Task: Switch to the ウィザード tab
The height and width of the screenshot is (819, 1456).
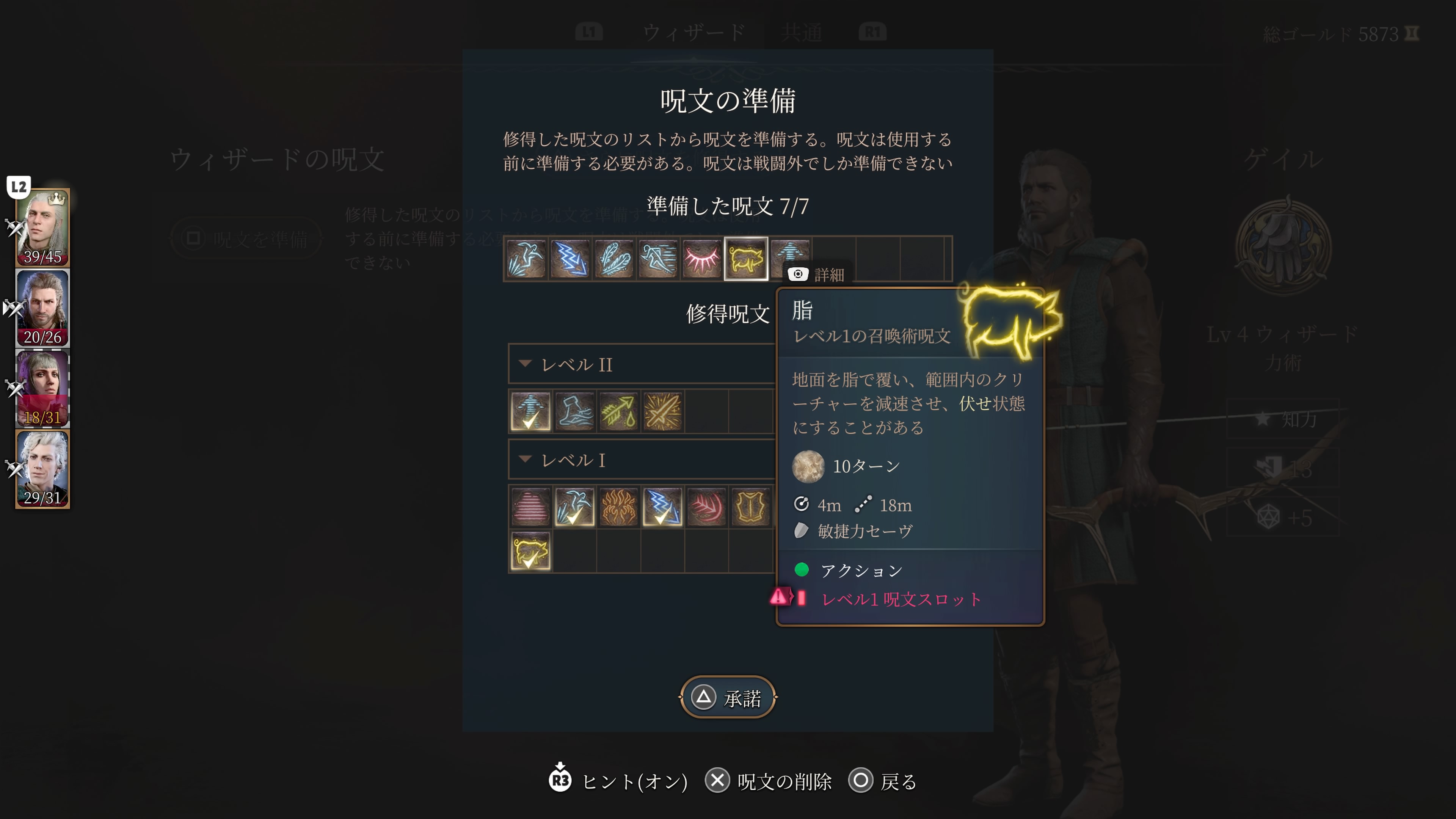Action: [x=693, y=31]
